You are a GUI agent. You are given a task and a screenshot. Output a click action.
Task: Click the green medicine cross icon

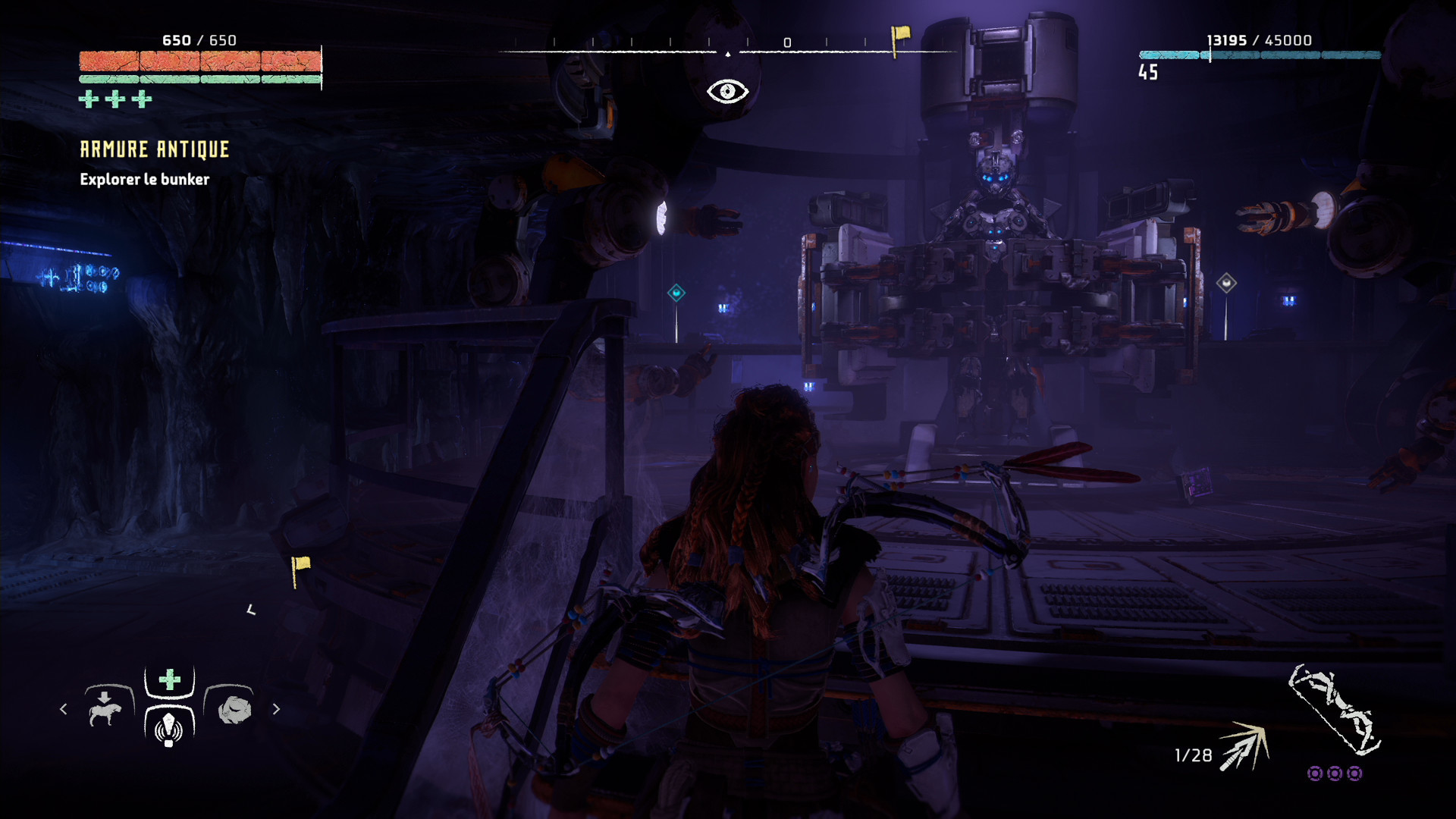[168, 679]
